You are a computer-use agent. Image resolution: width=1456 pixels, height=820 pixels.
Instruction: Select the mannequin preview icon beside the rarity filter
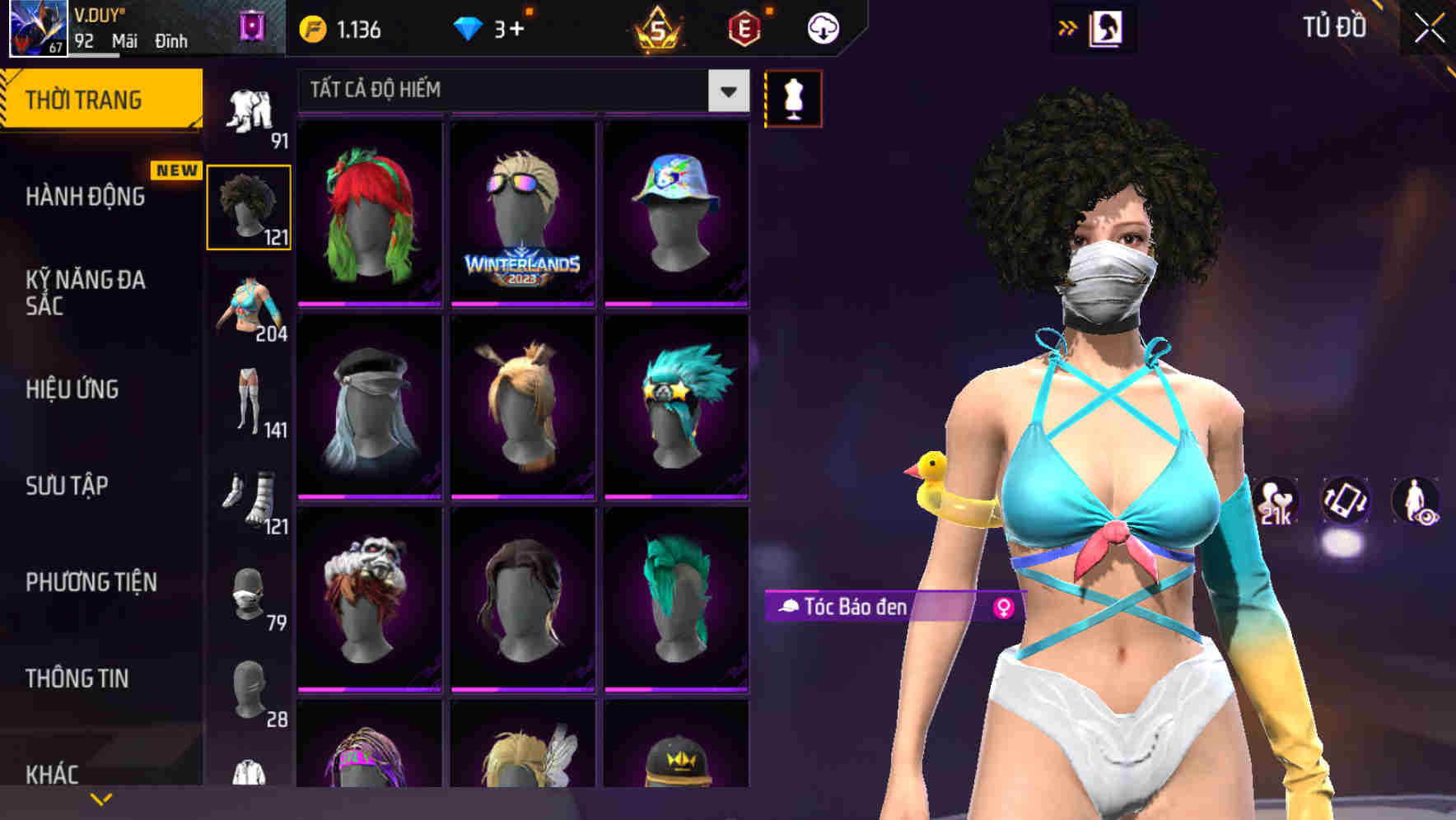pos(793,98)
